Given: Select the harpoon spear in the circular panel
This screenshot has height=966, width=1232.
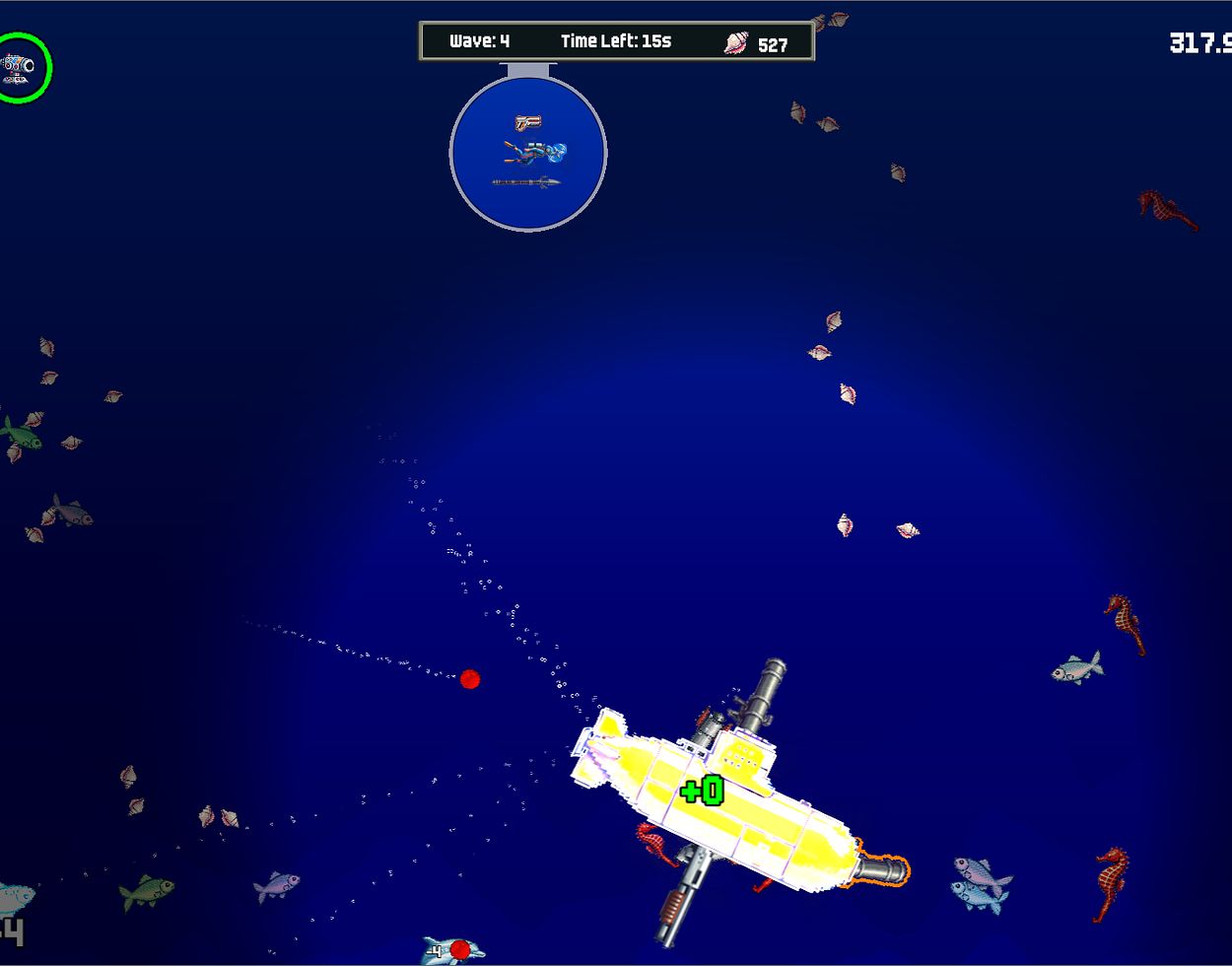Looking at the screenshot, I should coord(526,182).
